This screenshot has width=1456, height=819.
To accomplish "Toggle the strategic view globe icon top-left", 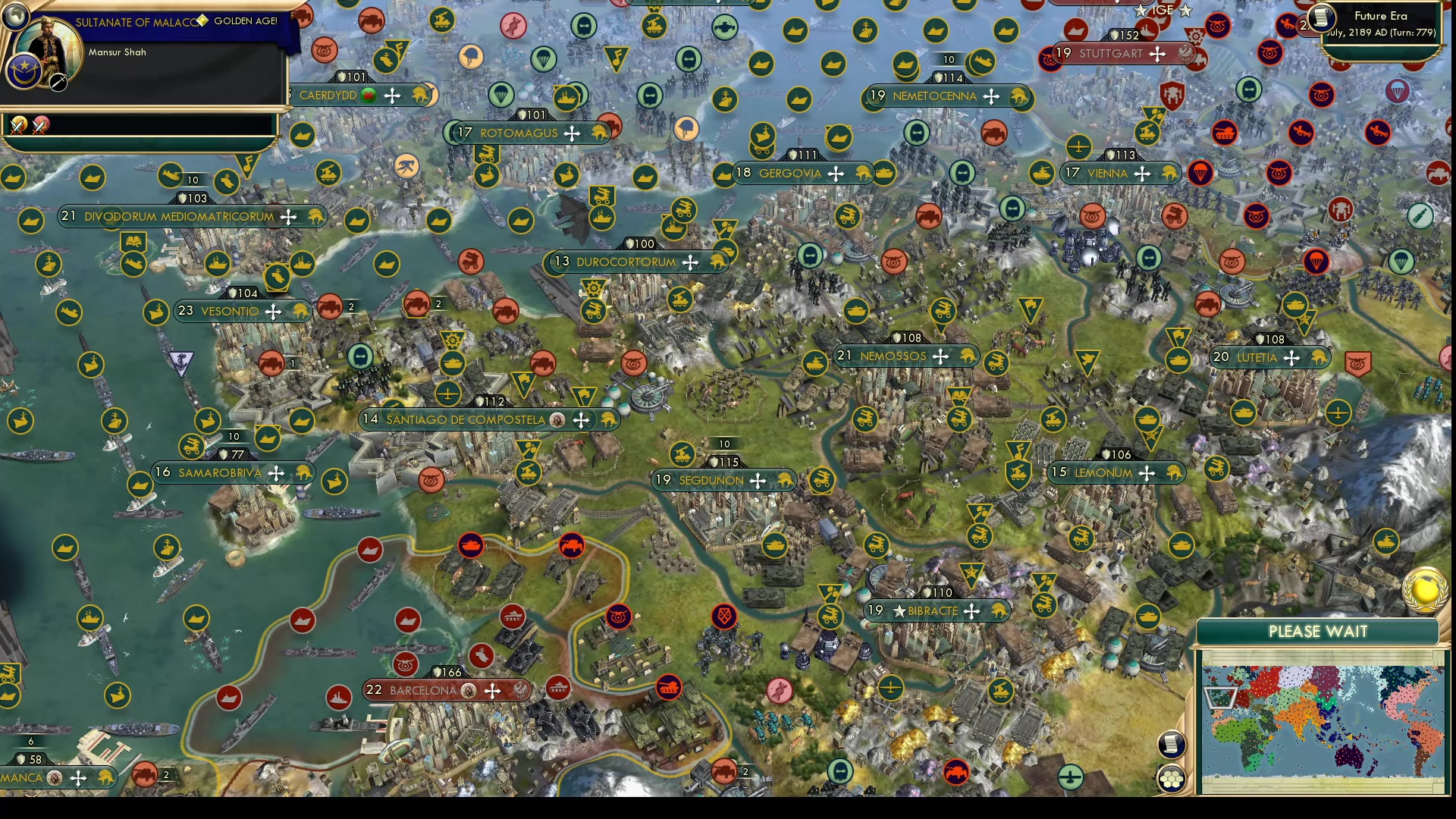I will coord(15,14).
